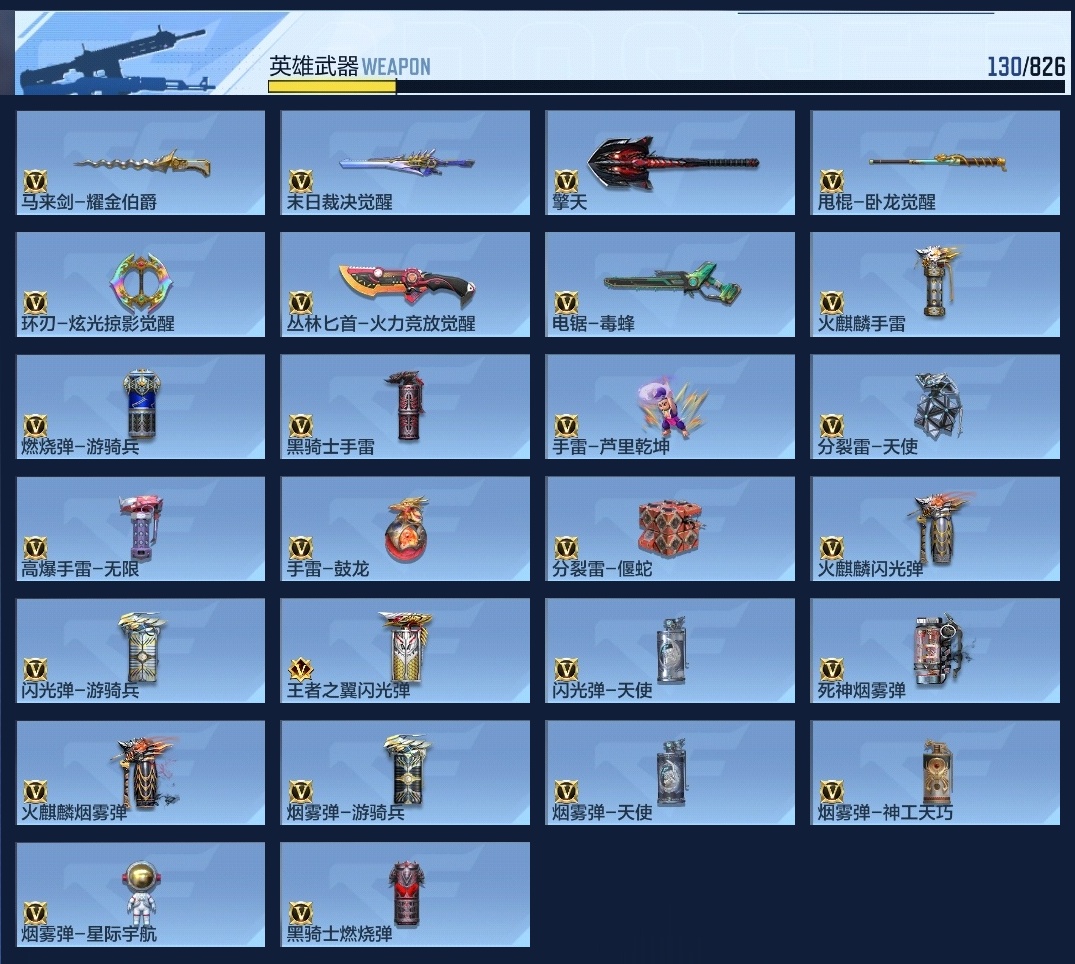
Task: Select the 王者之翼闪光弹 flashbang card
Action: click(x=405, y=650)
